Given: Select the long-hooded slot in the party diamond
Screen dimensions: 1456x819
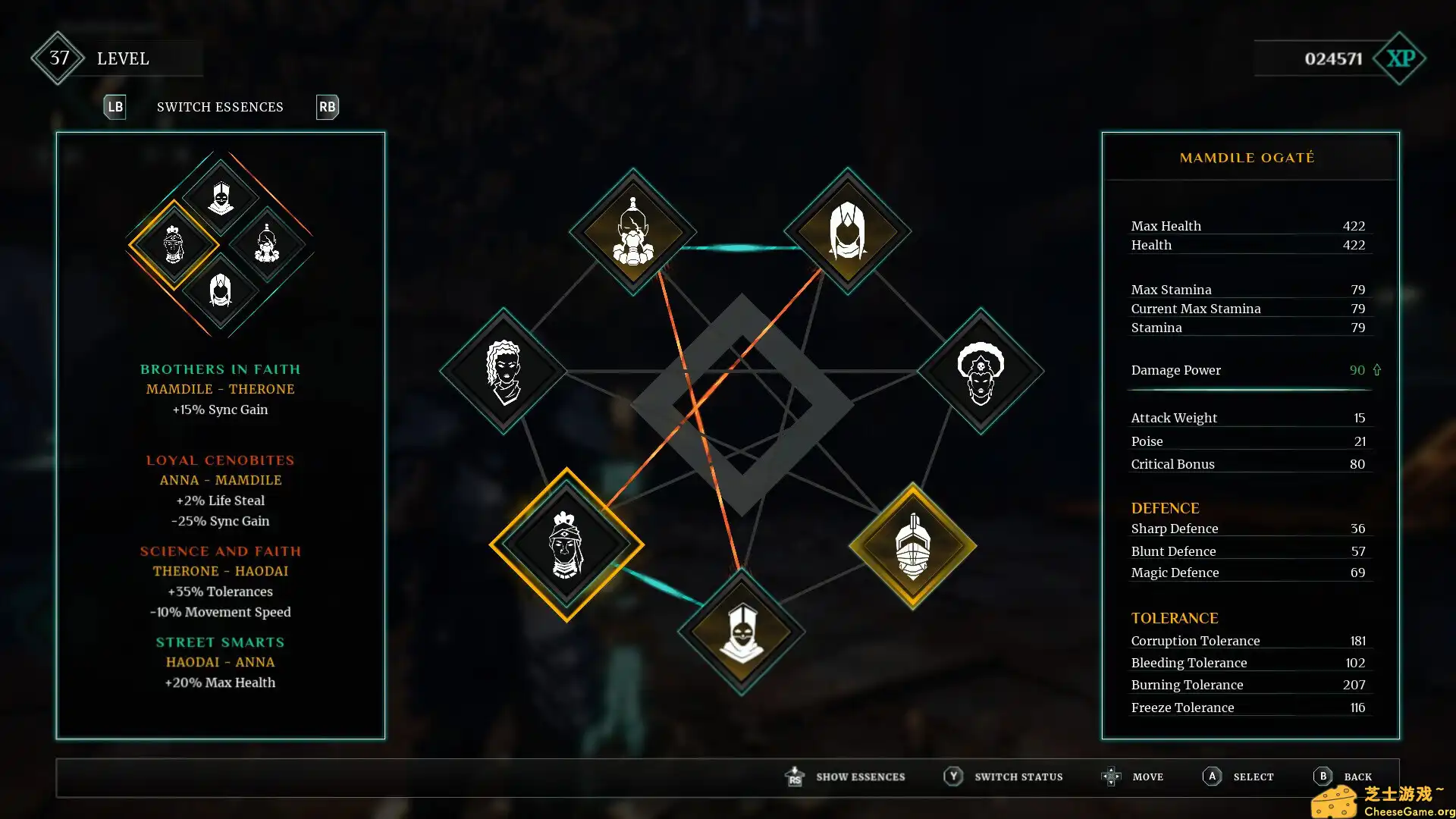Looking at the screenshot, I should (221, 290).
